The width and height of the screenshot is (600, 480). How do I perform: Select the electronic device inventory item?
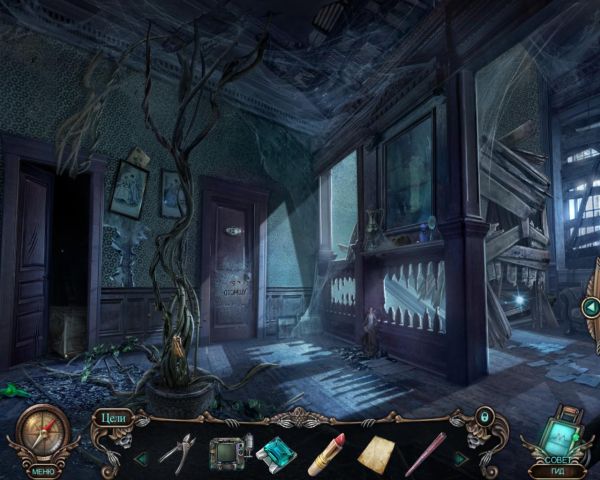point(225,452)
